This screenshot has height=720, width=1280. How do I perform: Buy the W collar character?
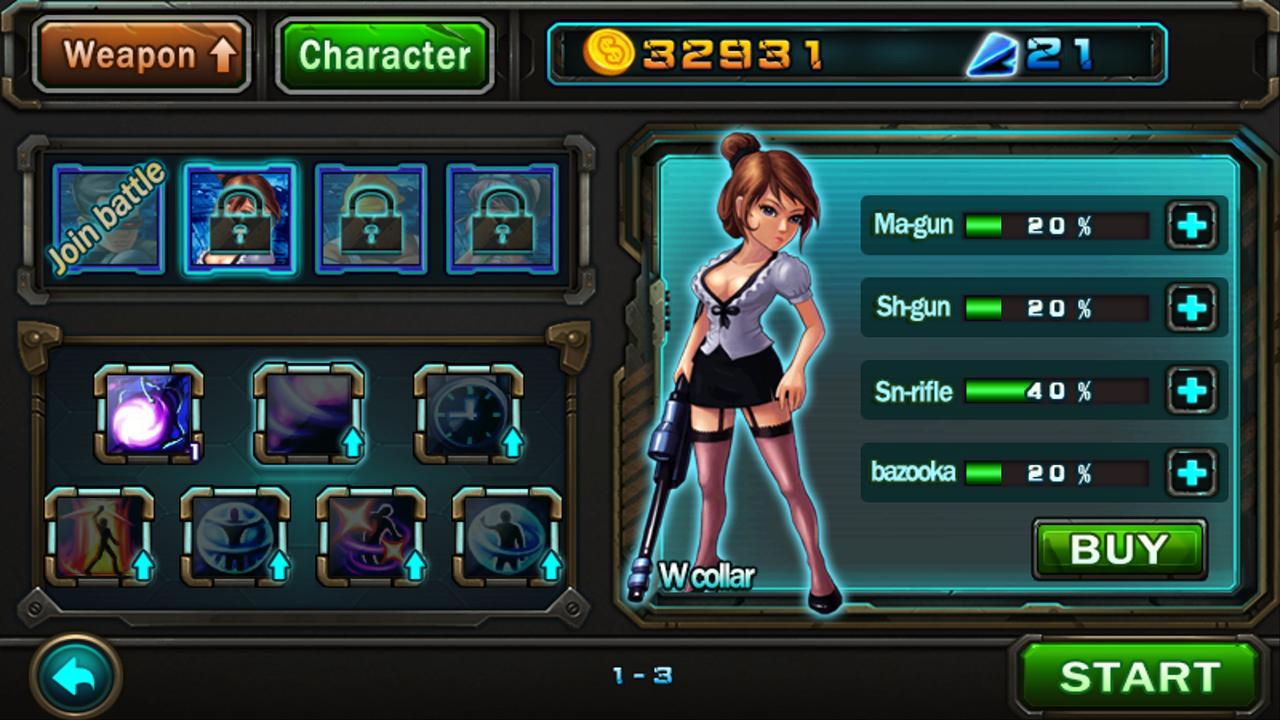(x=1119, y=549)
